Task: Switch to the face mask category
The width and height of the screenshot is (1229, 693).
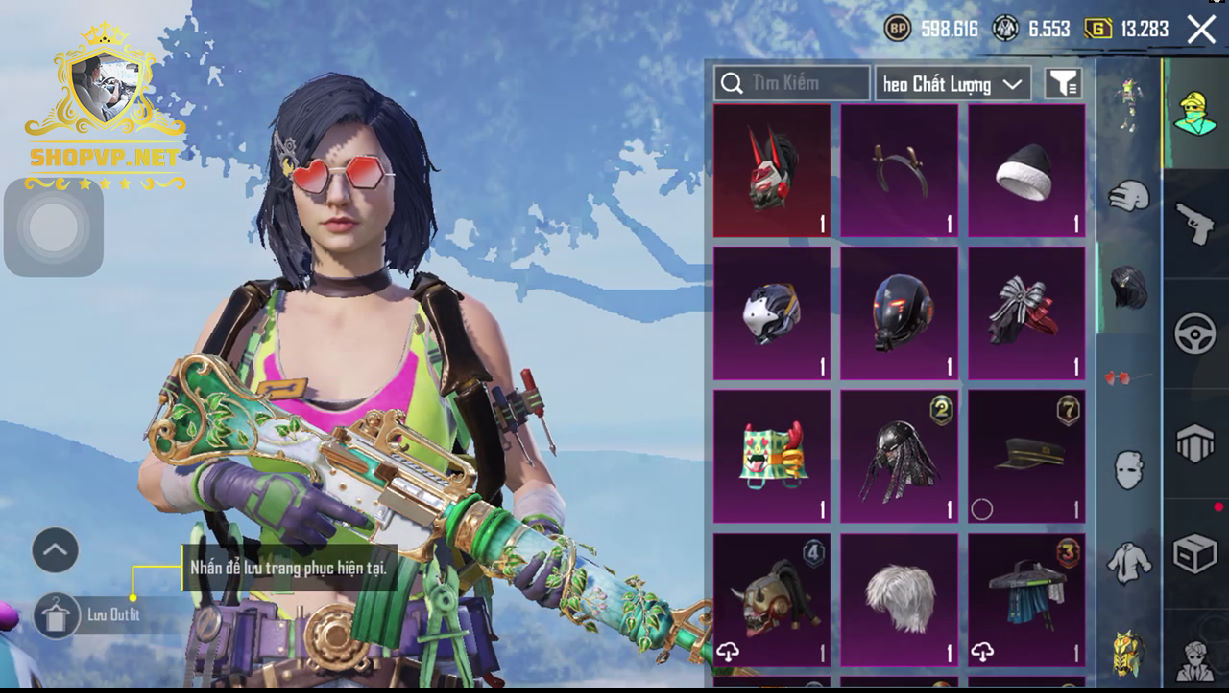Action: point(1129,467)
